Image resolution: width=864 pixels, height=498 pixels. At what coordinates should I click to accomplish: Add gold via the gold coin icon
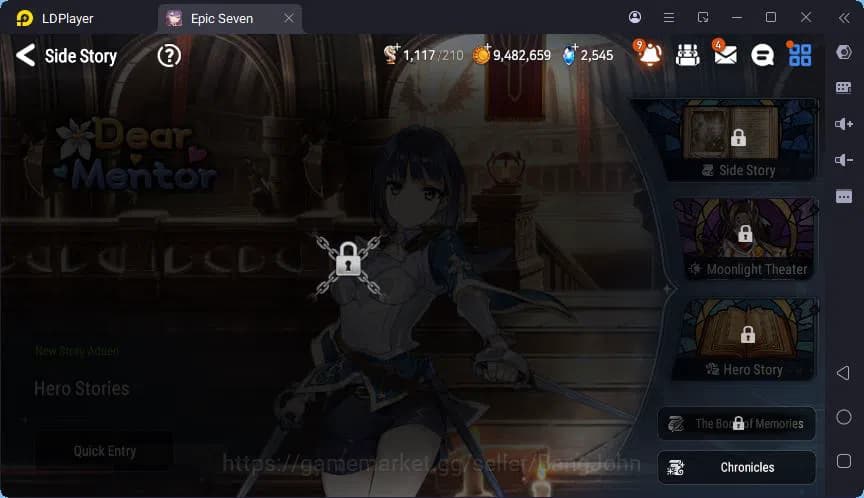481,55
